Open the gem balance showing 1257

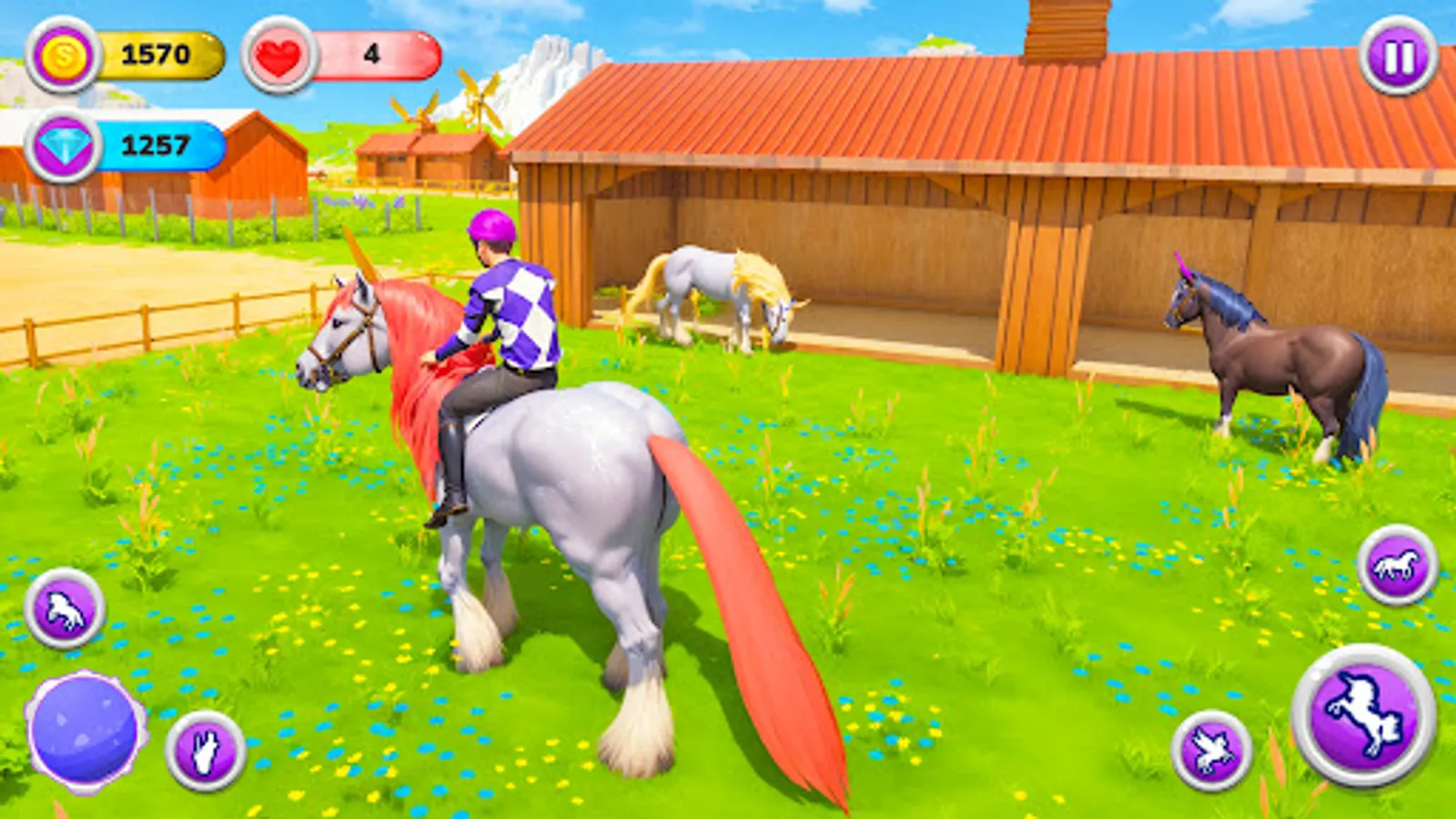[x=159, y=144]
